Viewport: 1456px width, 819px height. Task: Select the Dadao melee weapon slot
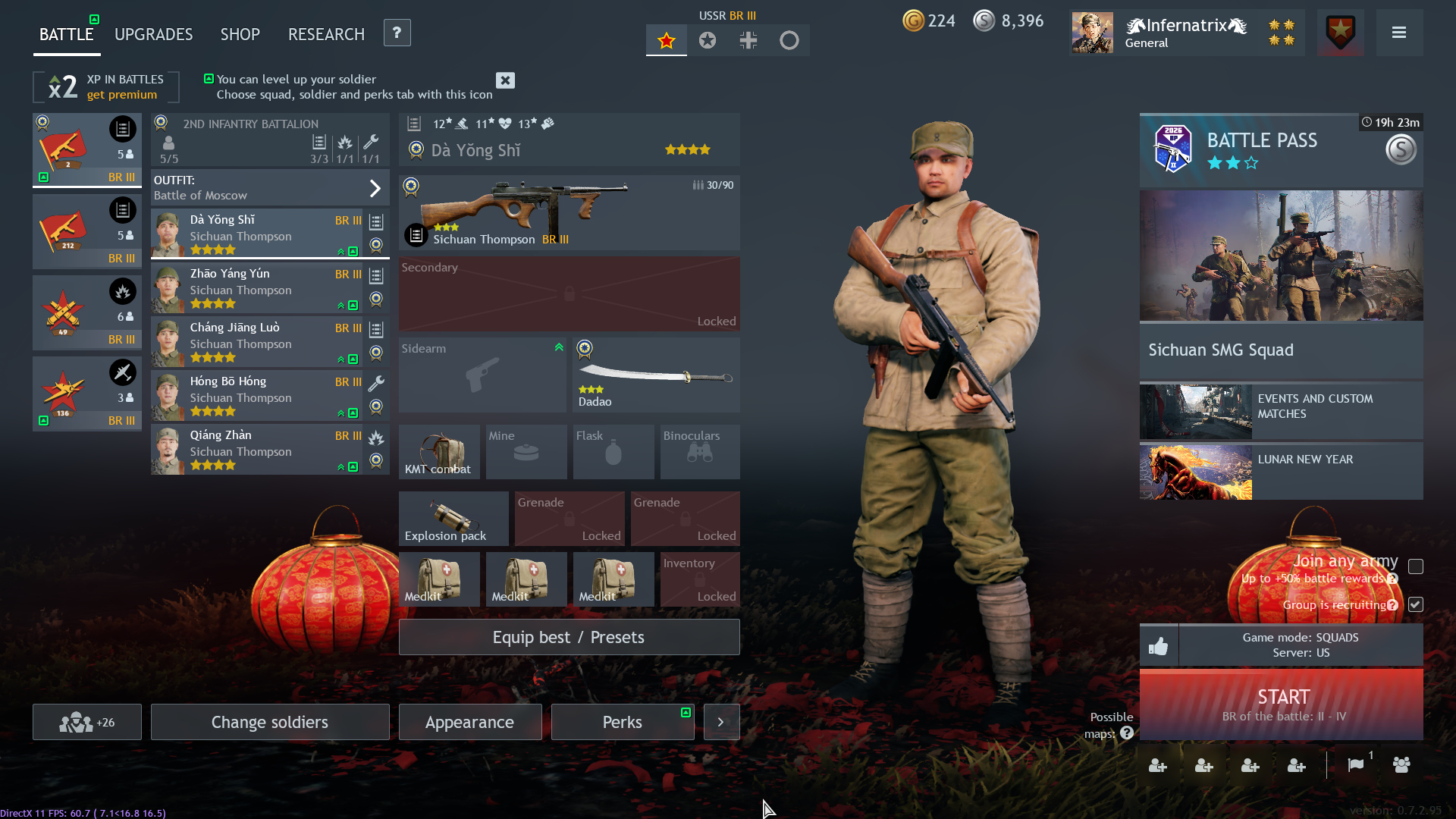tap(655, 375)
